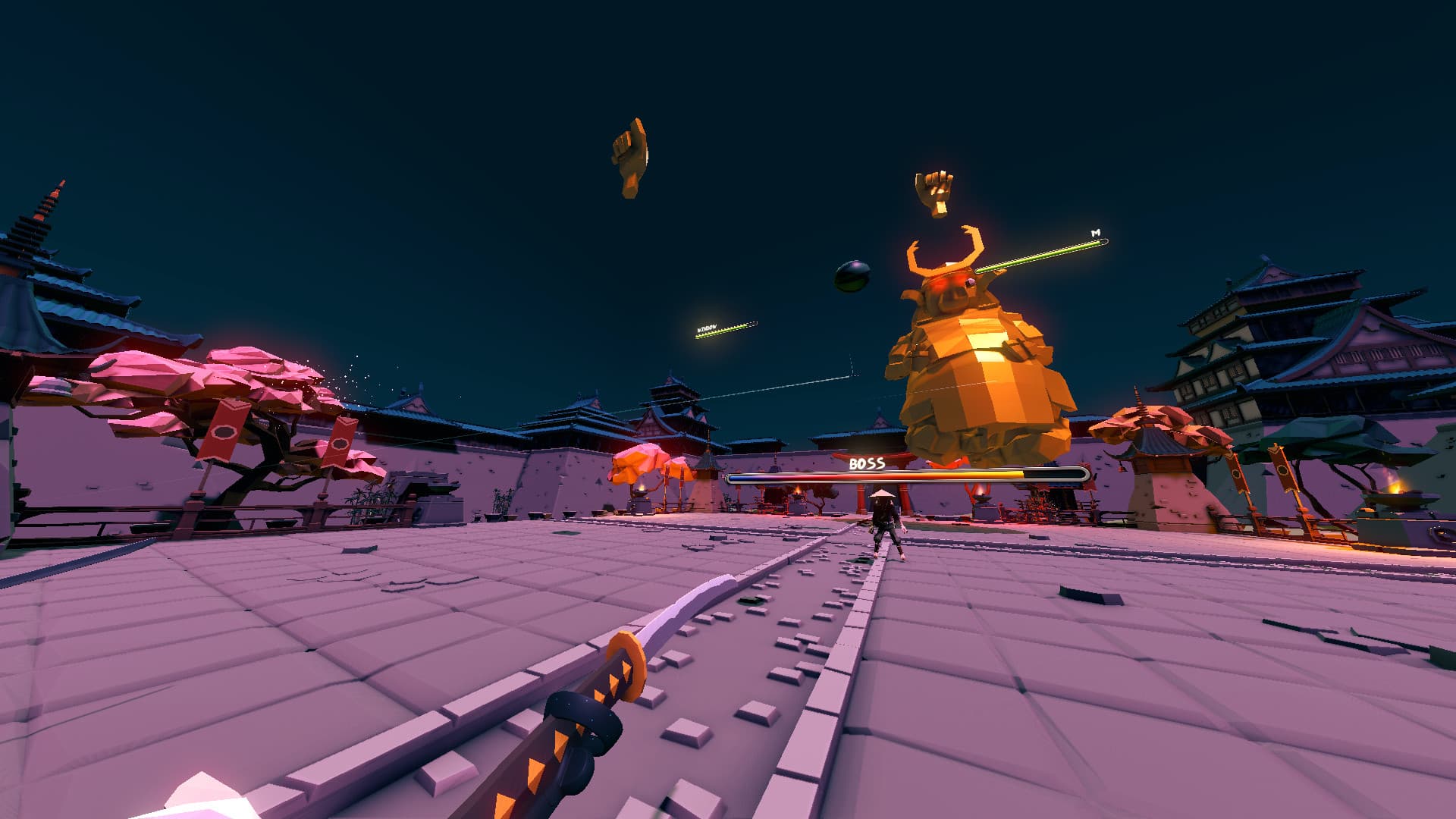Select the black bomb in the air
Viewport: 1456px width, 819px height.
[849, 278]
